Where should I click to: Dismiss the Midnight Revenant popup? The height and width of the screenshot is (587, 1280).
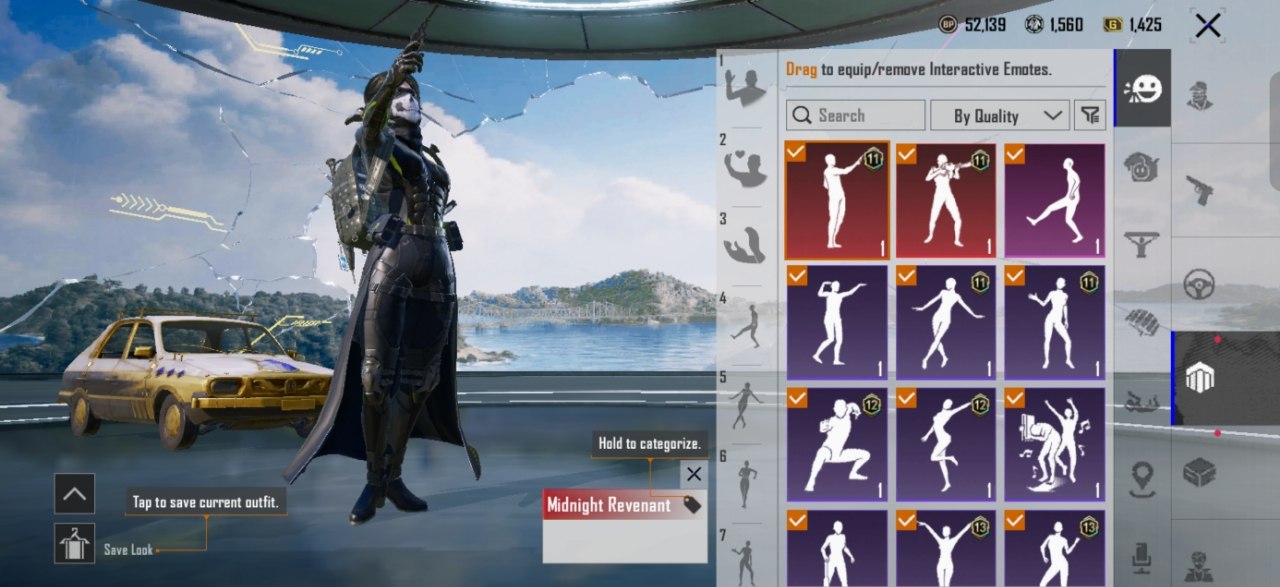click(693, 474)
